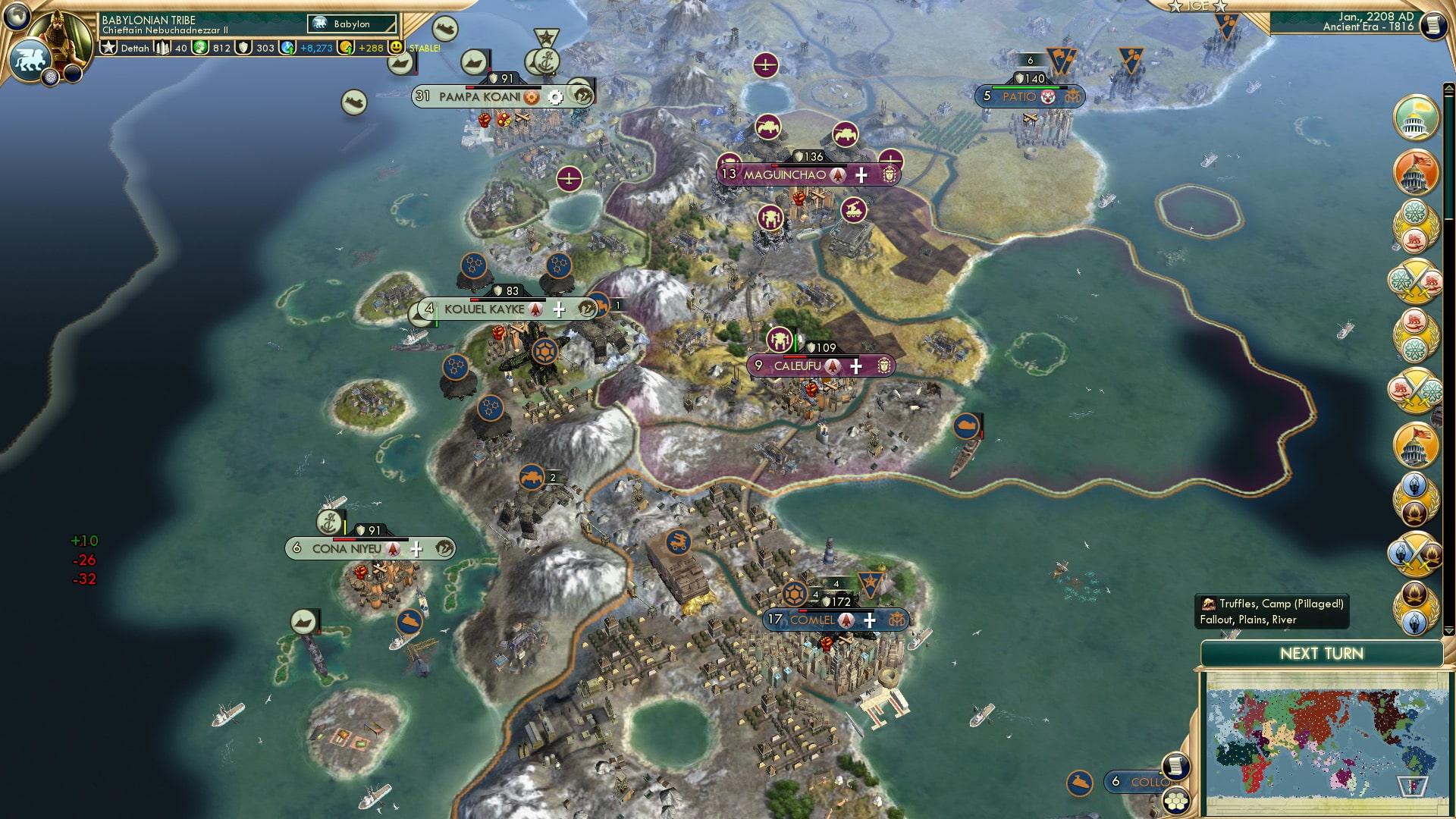Open the scroll button beside the minimap

(1175, 764)
